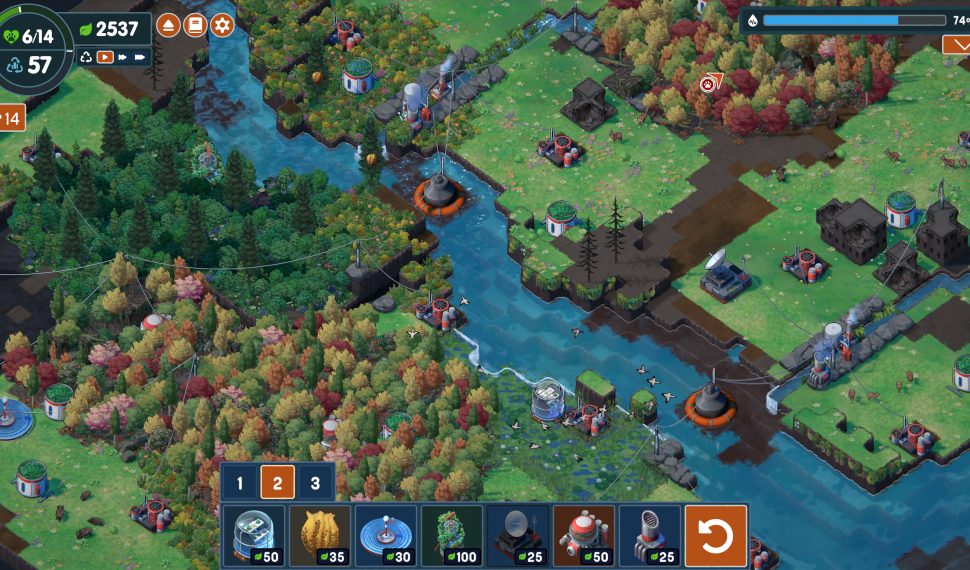
Task: Open building tab 3
Action: pyautogui.click(x=315, y=484)
